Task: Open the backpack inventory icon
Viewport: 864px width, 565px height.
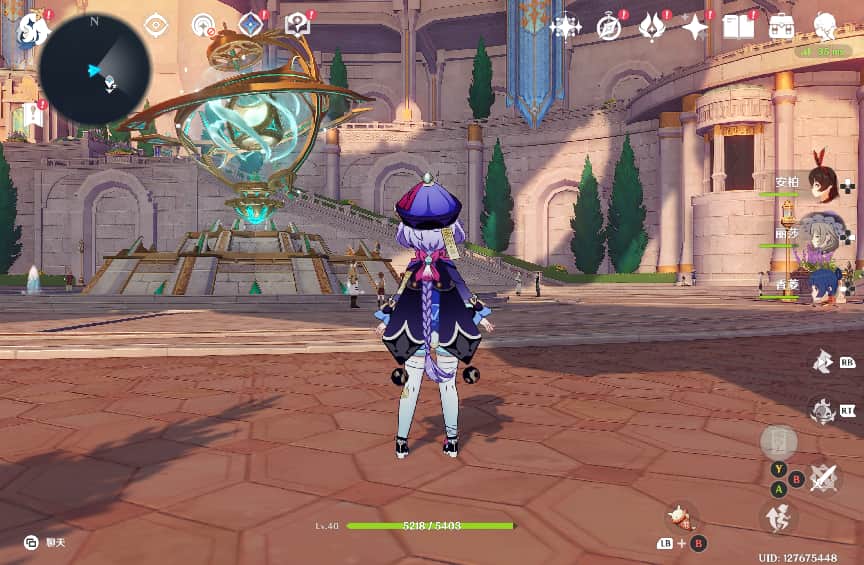Action: tap(781, 27)
